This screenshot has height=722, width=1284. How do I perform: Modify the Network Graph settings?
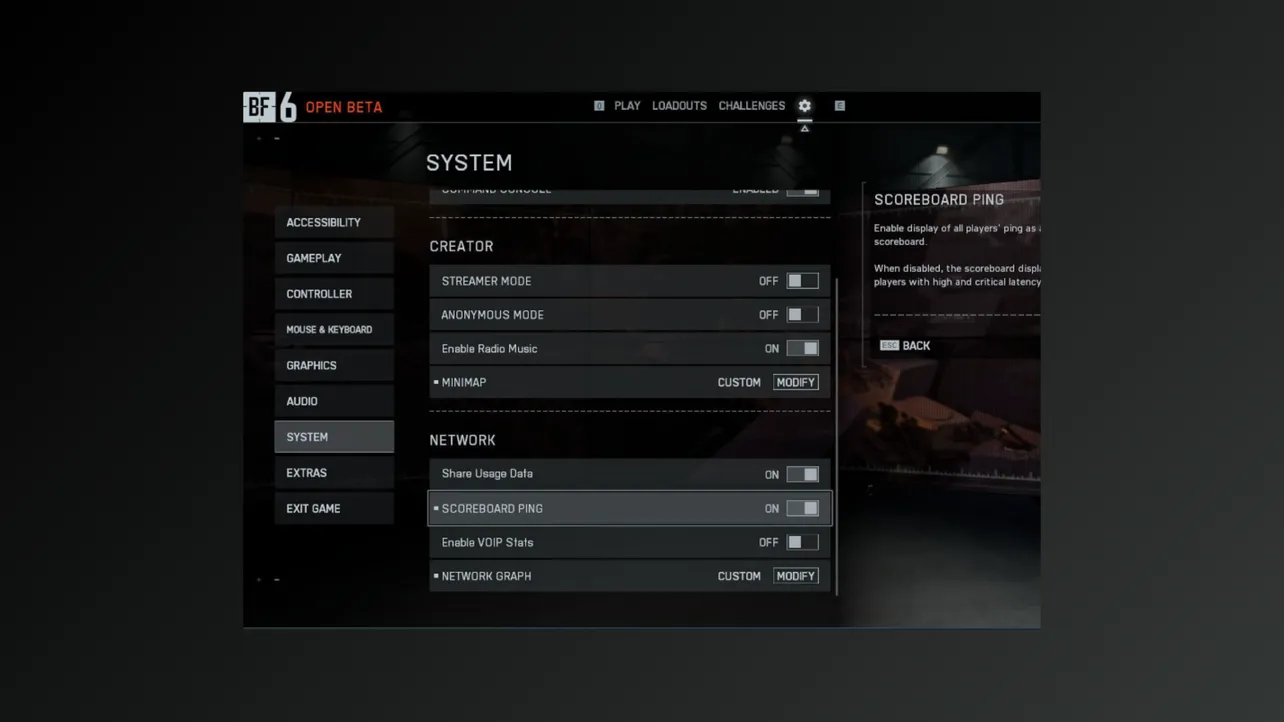[796, 576]
